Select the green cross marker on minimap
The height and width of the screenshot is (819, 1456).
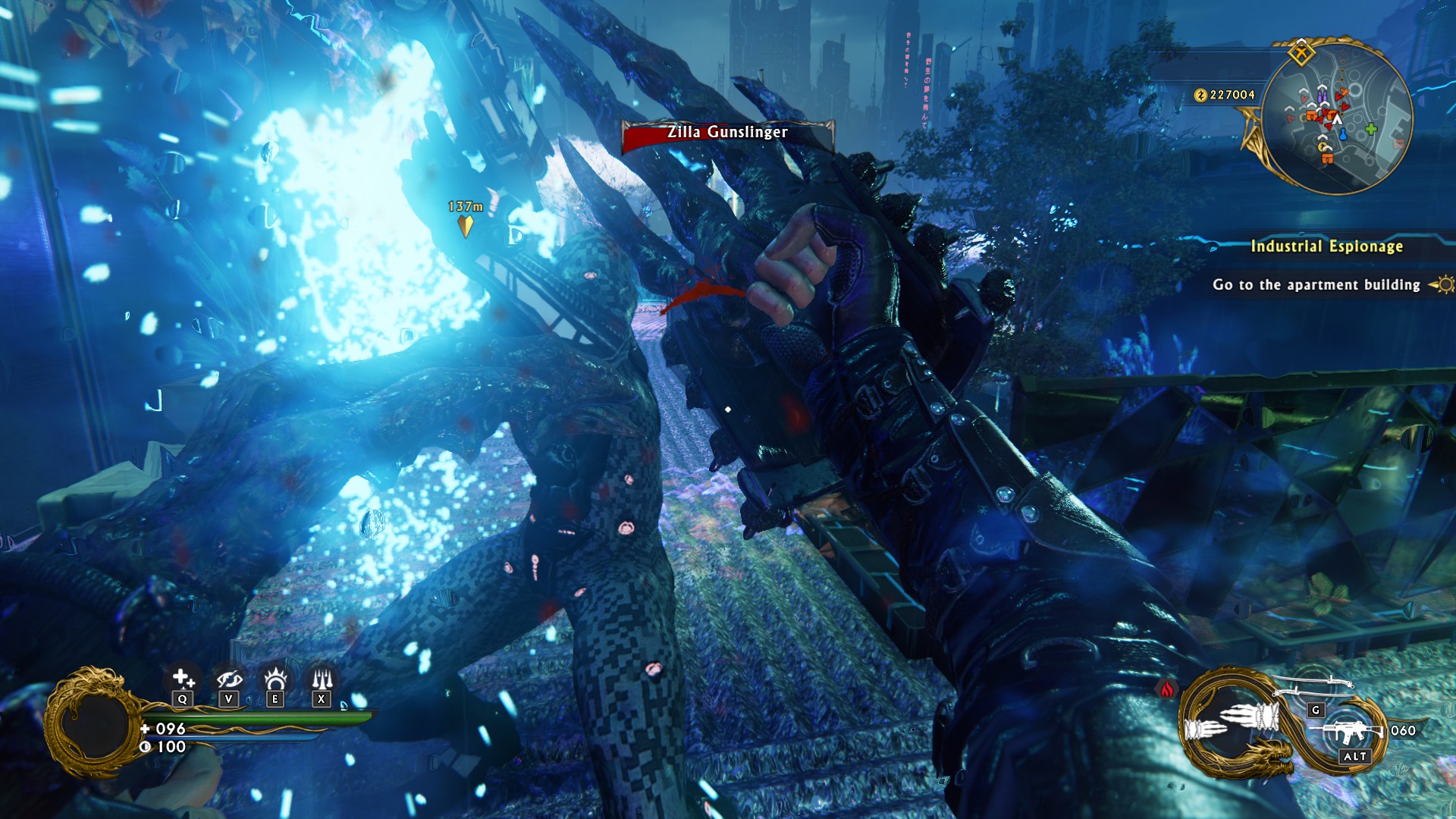tap(1371, 129)
